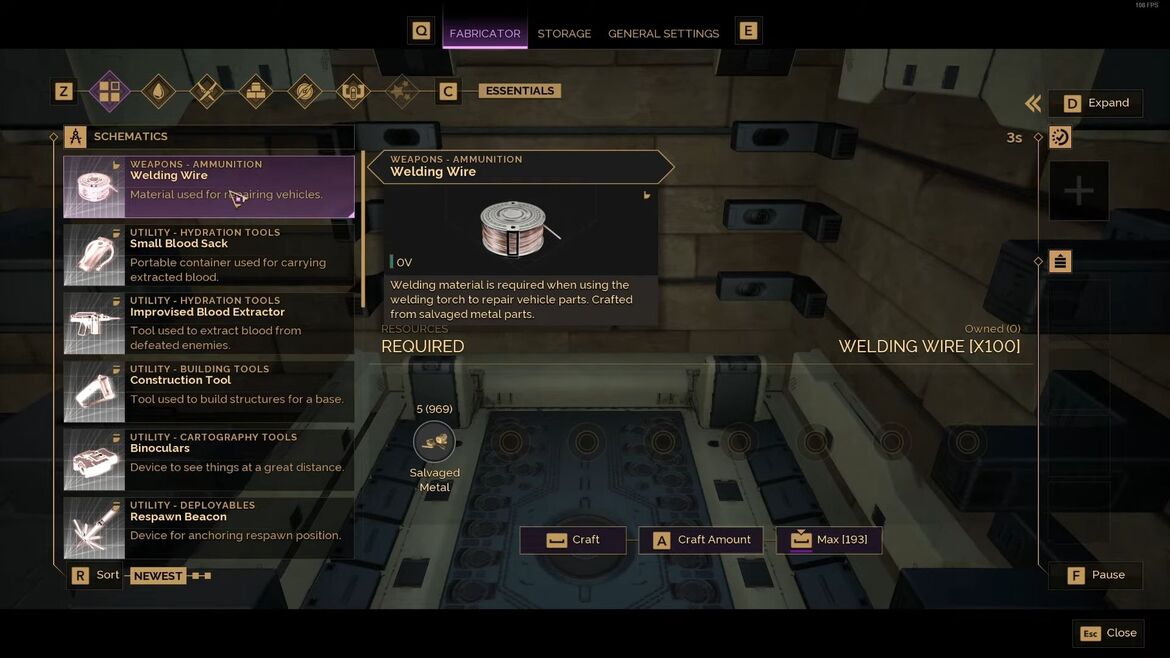The image size is (1170, 658).
Task: Pick the Improvised Blood Extractor schematic
Action: coord(208,323)
